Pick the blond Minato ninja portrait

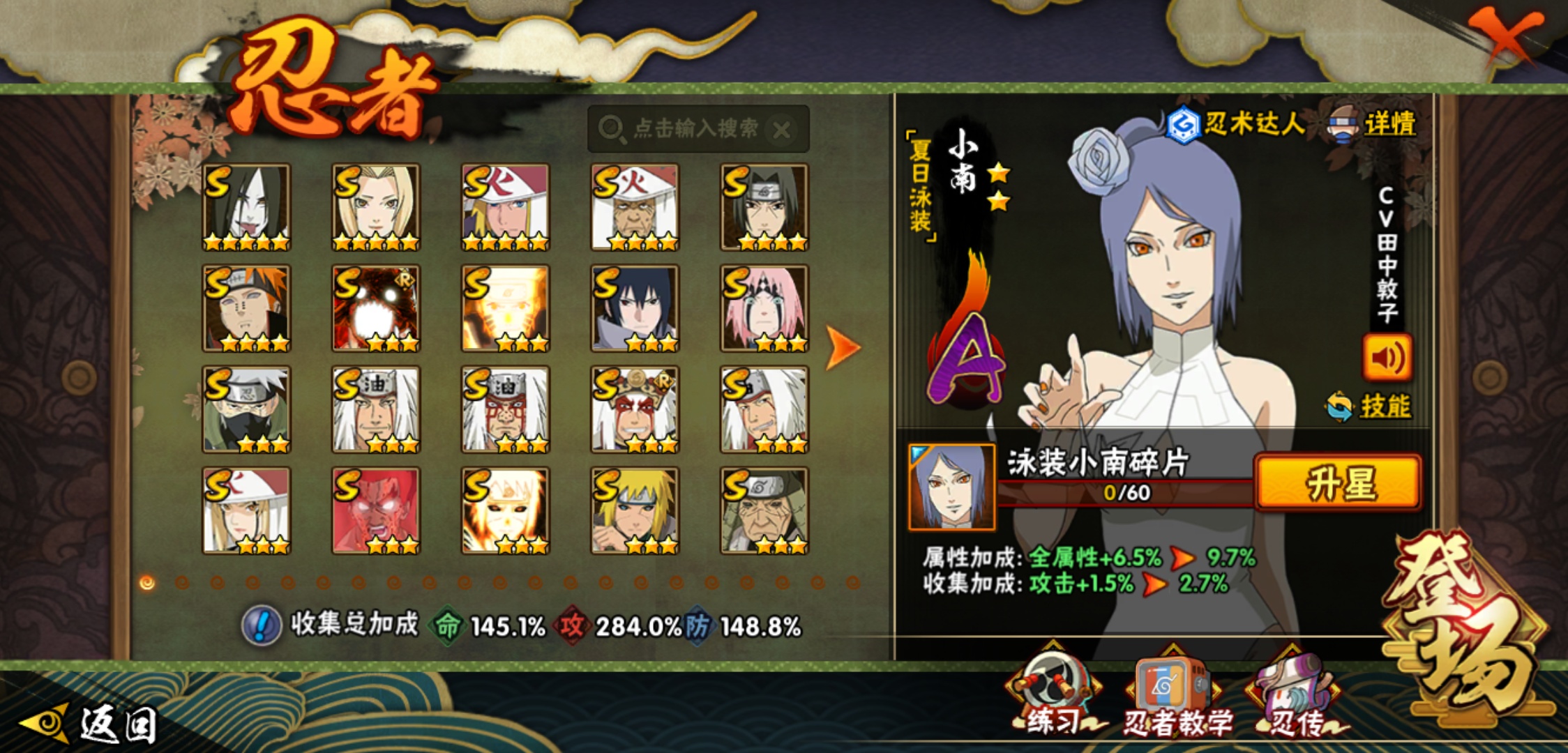click(x=635, y=510)
